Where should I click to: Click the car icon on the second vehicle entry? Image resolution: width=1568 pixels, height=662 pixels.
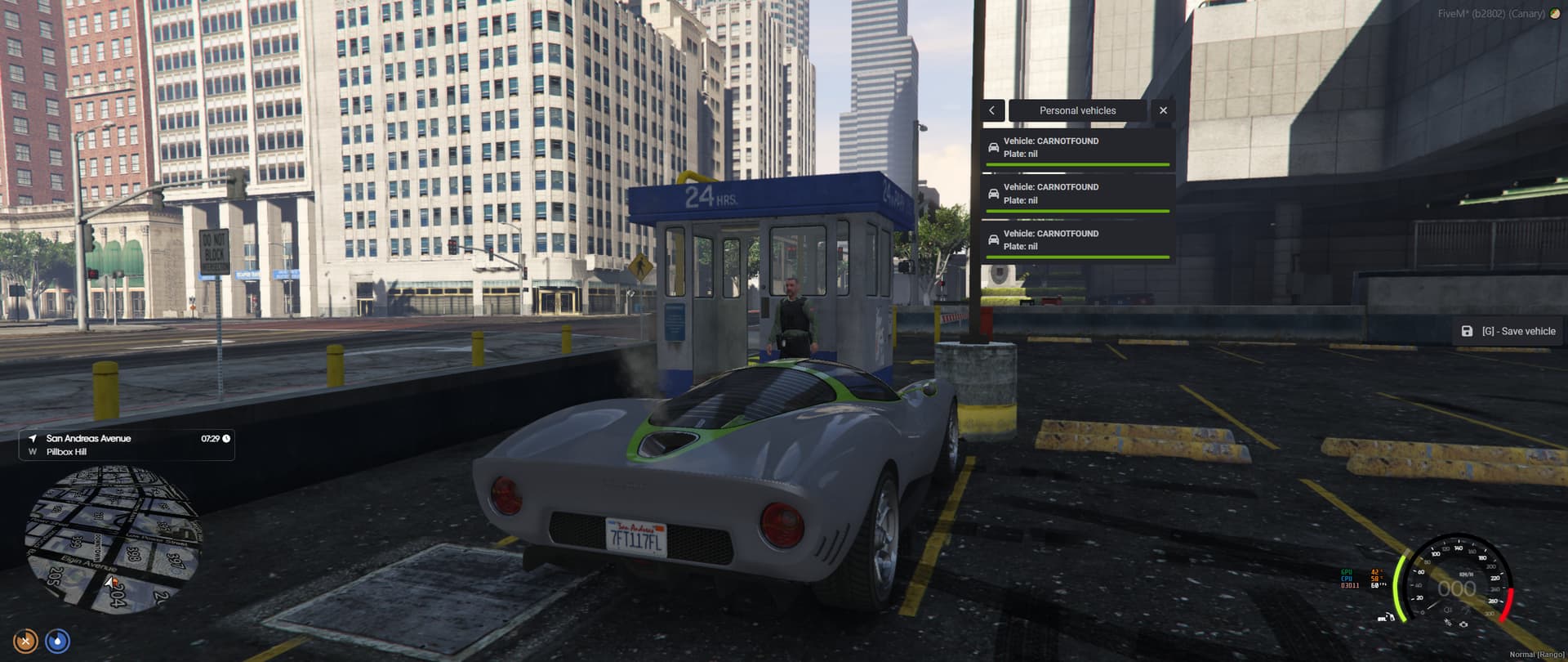tap(993, 194)
